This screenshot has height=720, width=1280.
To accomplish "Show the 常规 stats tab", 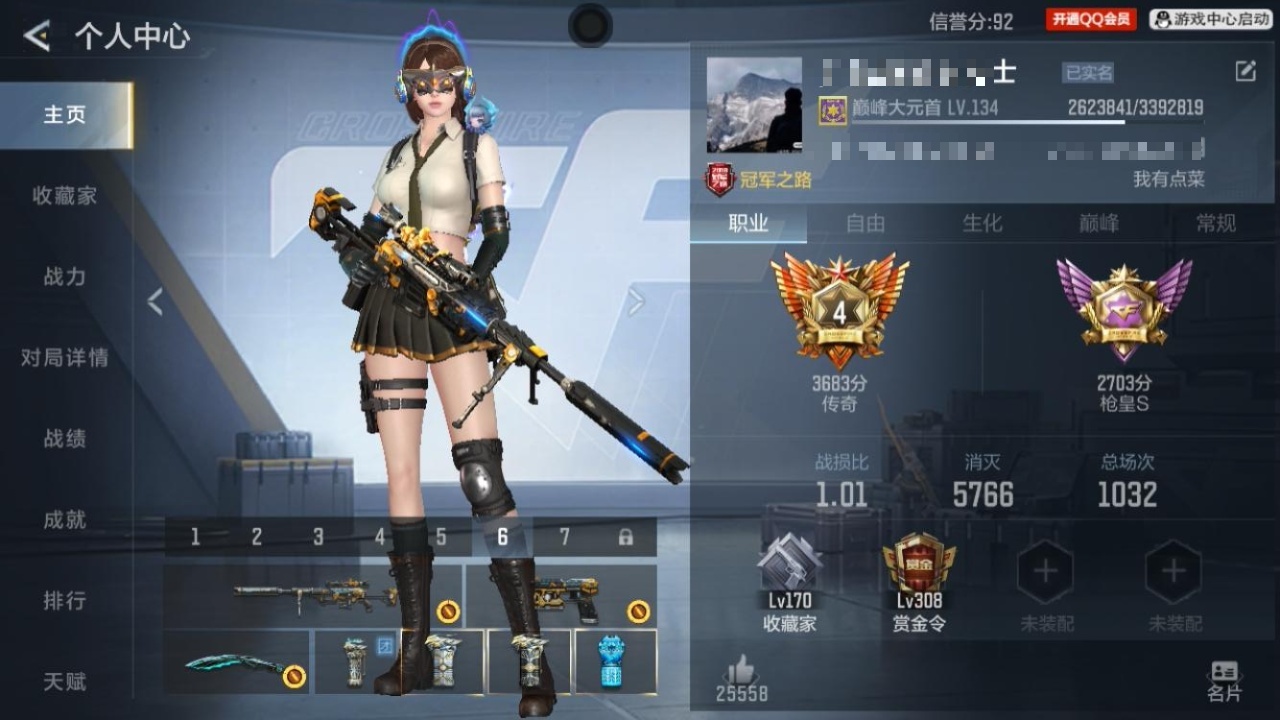I will [x=1216, y=223].
